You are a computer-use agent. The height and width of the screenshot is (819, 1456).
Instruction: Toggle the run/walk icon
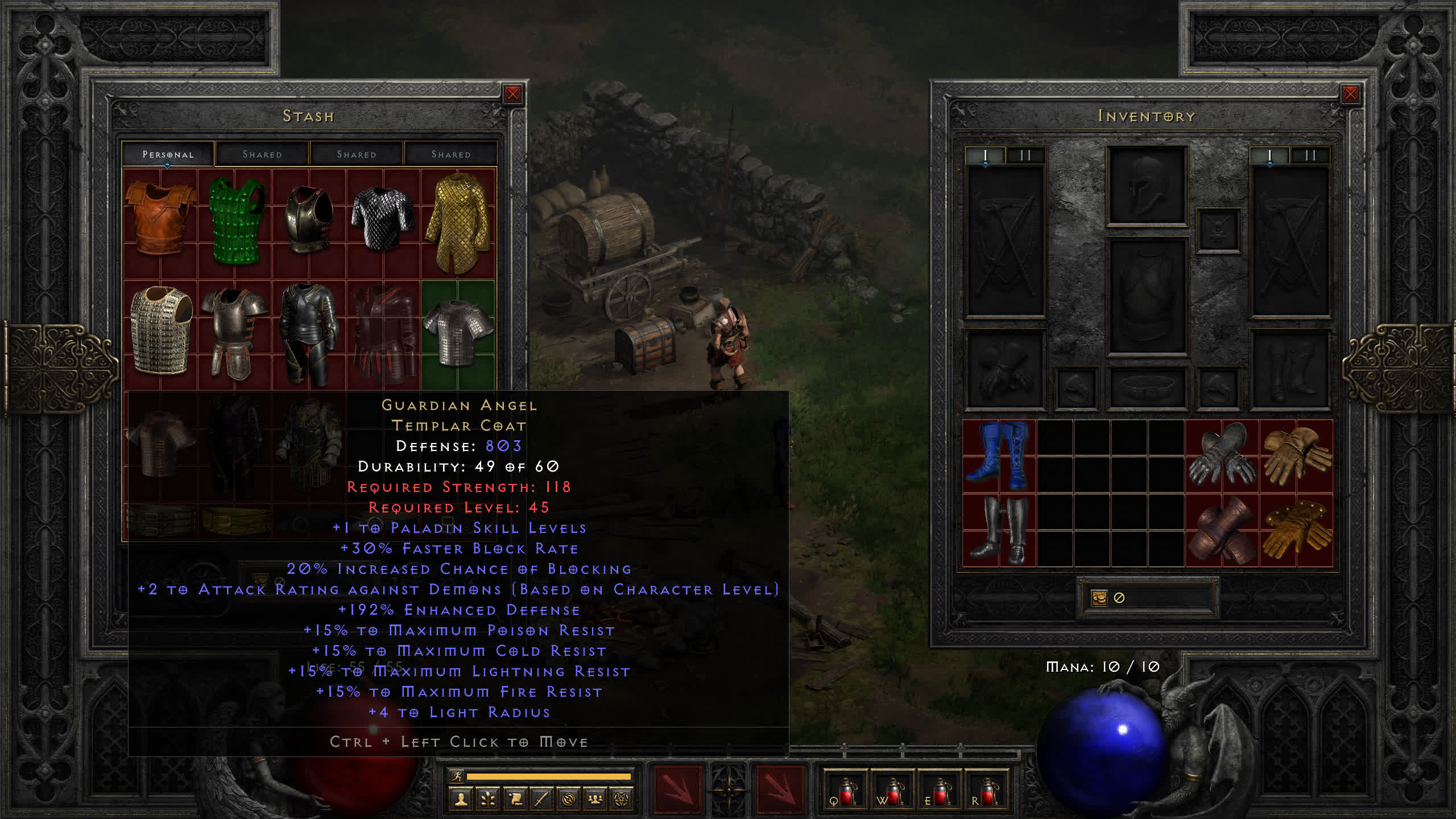click(x=457, y=776)
